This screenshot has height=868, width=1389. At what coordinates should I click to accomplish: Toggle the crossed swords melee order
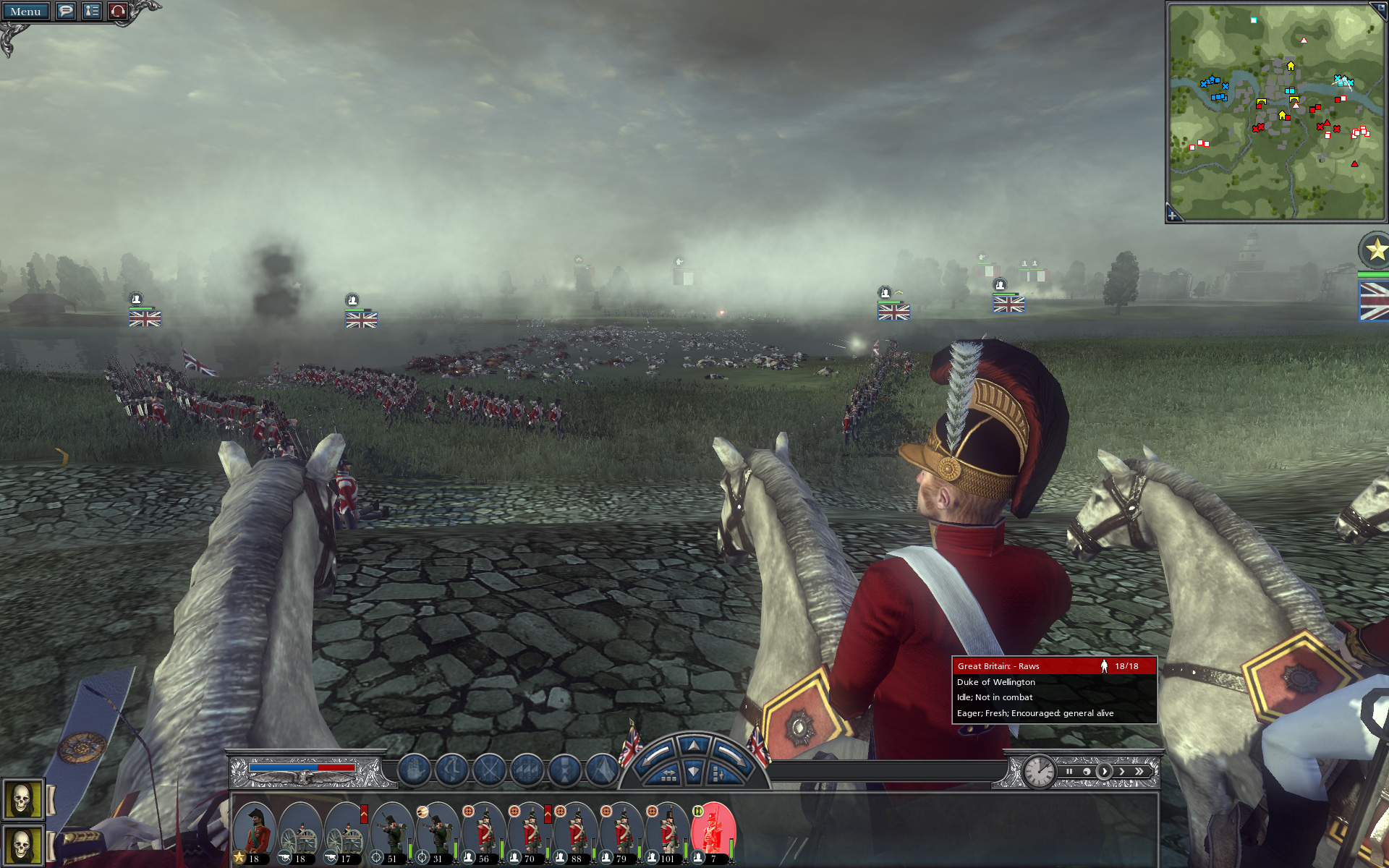click(x=489, y=770)
